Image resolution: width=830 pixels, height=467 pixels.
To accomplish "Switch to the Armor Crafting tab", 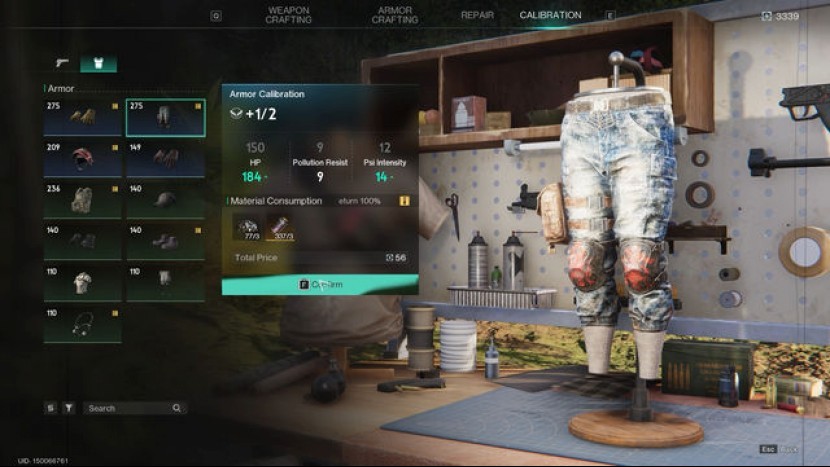I will pos(394,15).
